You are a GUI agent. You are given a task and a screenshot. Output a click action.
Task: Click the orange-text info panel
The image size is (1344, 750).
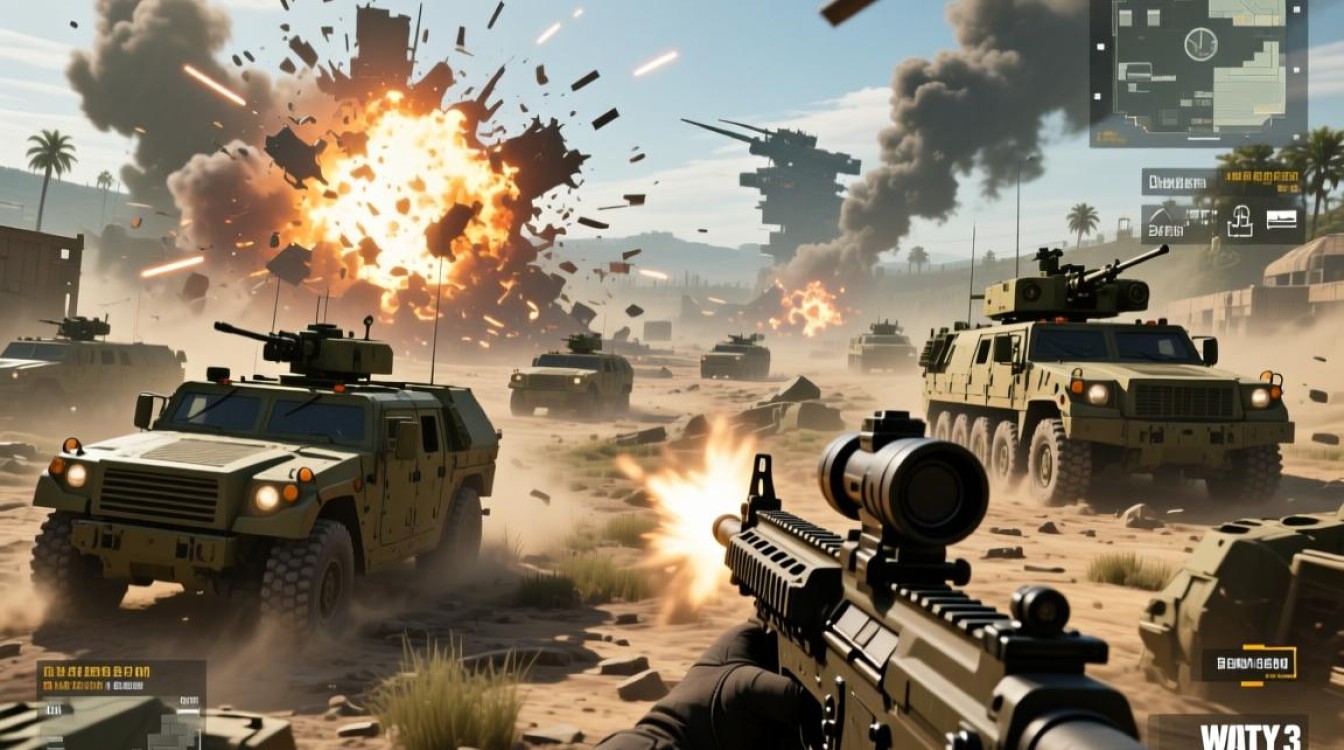point(121,680)
